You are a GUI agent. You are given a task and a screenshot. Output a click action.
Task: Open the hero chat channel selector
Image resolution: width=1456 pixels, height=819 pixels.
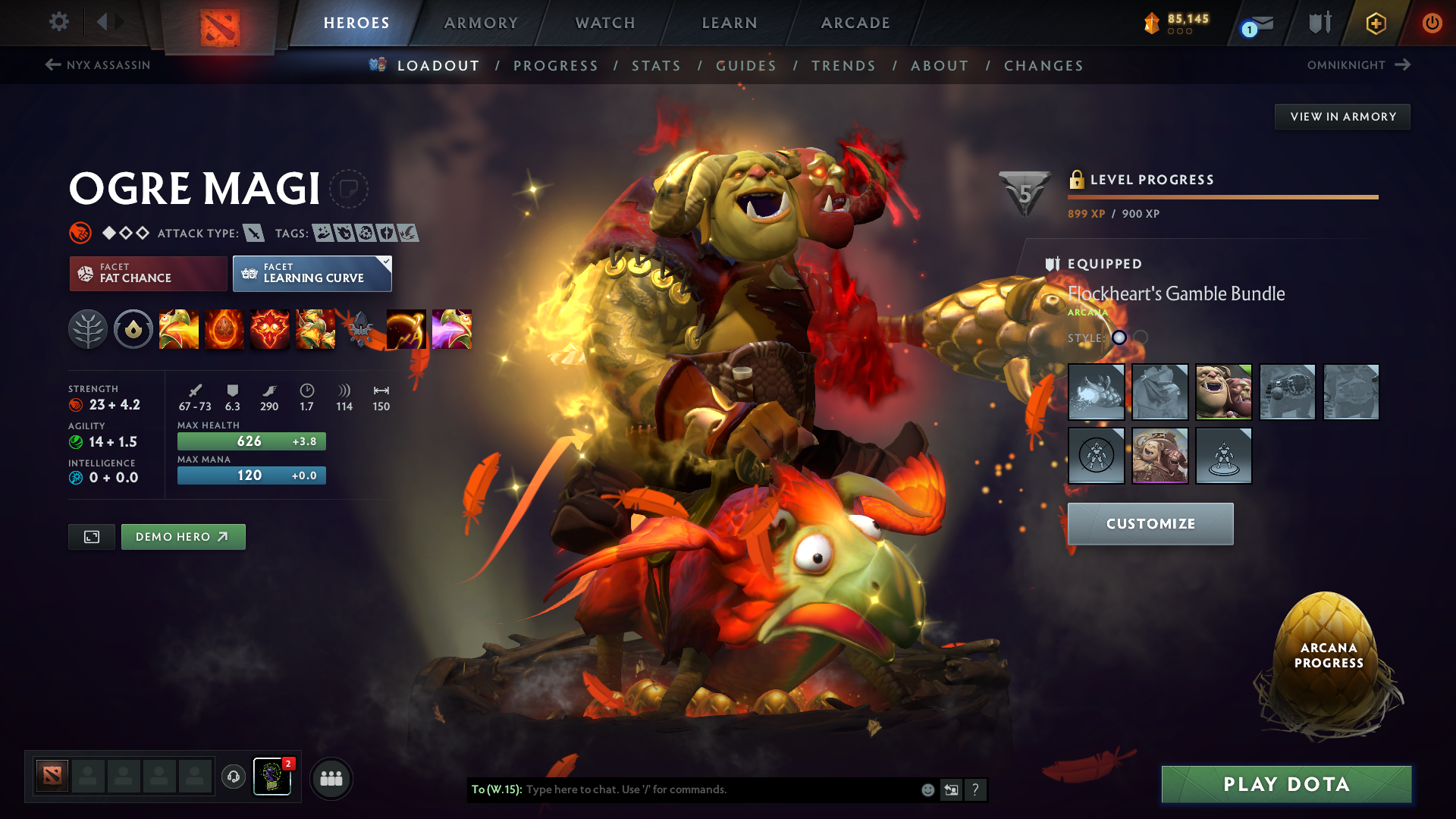(497, 789)
